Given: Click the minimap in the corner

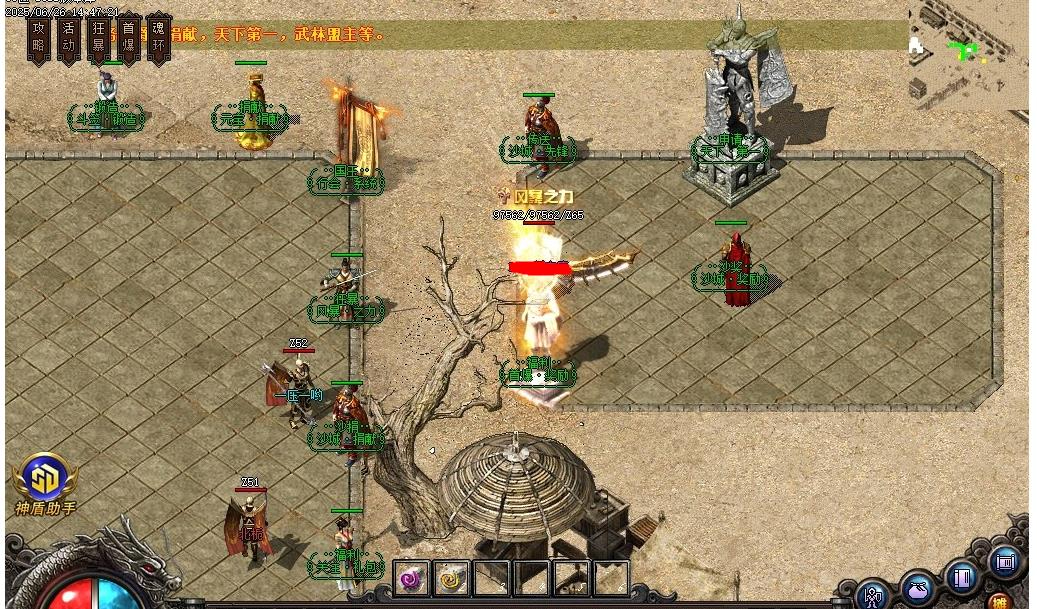Looking at the screenshot, I should click(968, 50).
